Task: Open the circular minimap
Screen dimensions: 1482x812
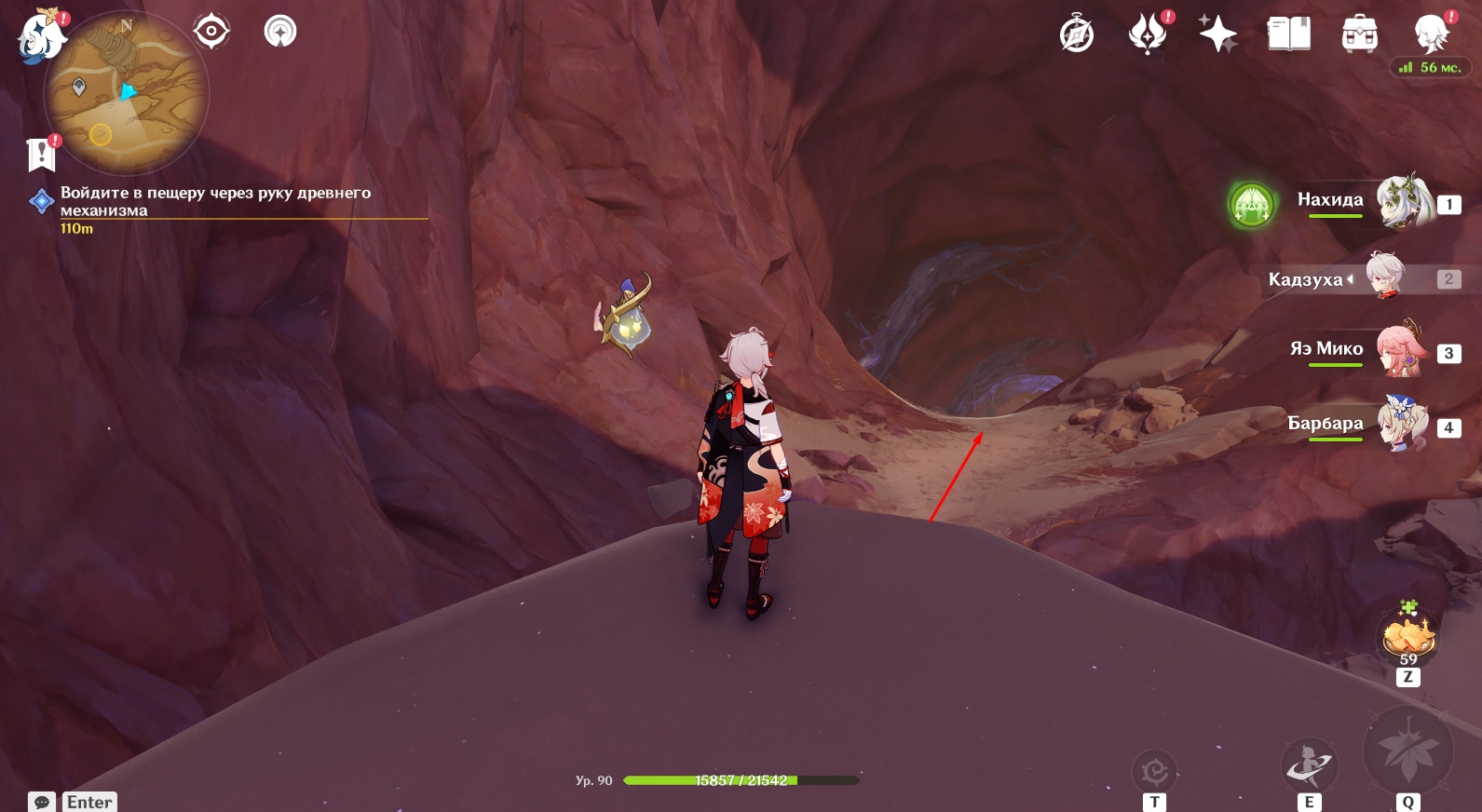Action: click(127, 93)
